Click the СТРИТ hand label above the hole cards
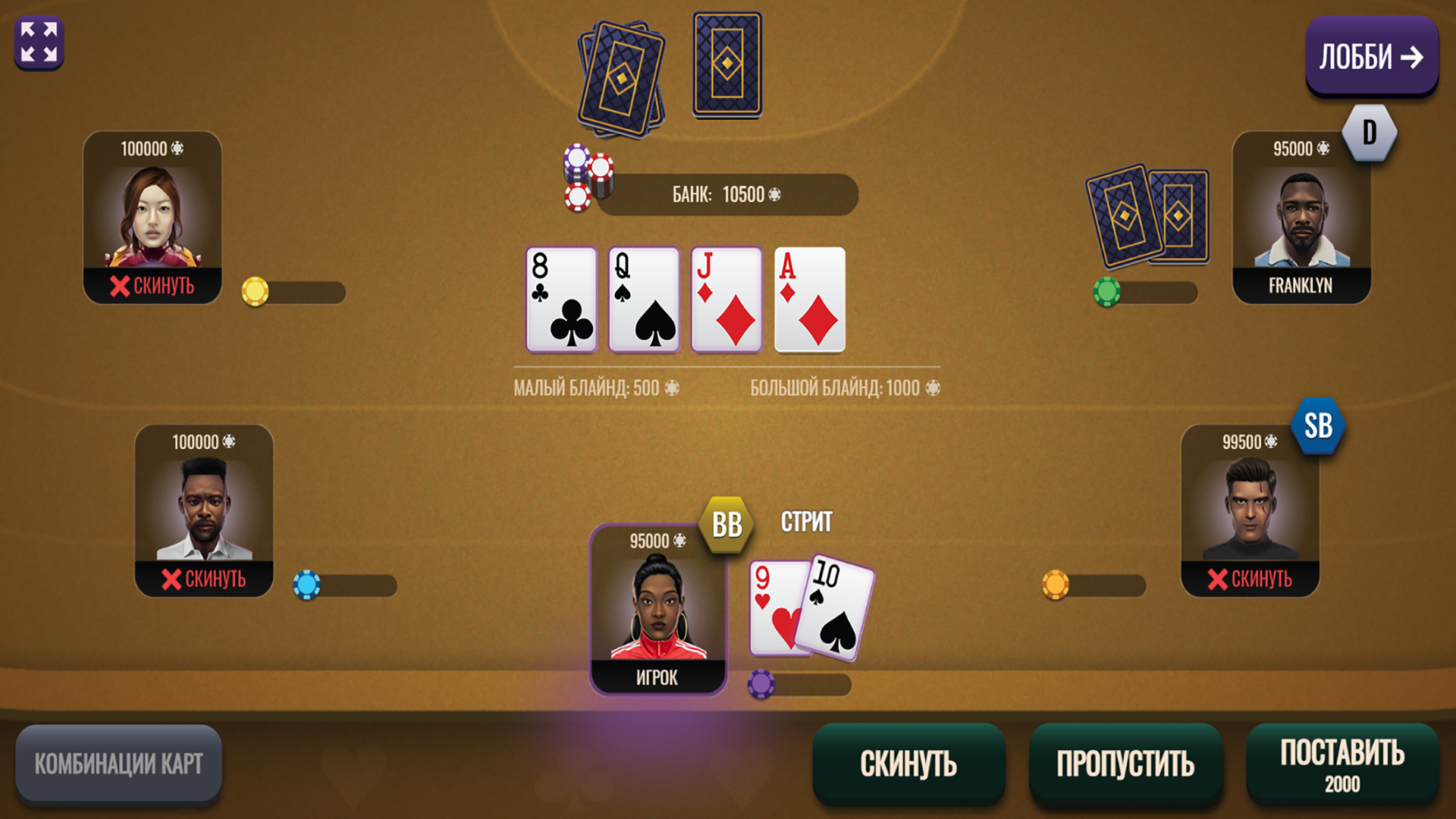The height and width of the screenshot is (819, 1456). click(x=806, y=522)
